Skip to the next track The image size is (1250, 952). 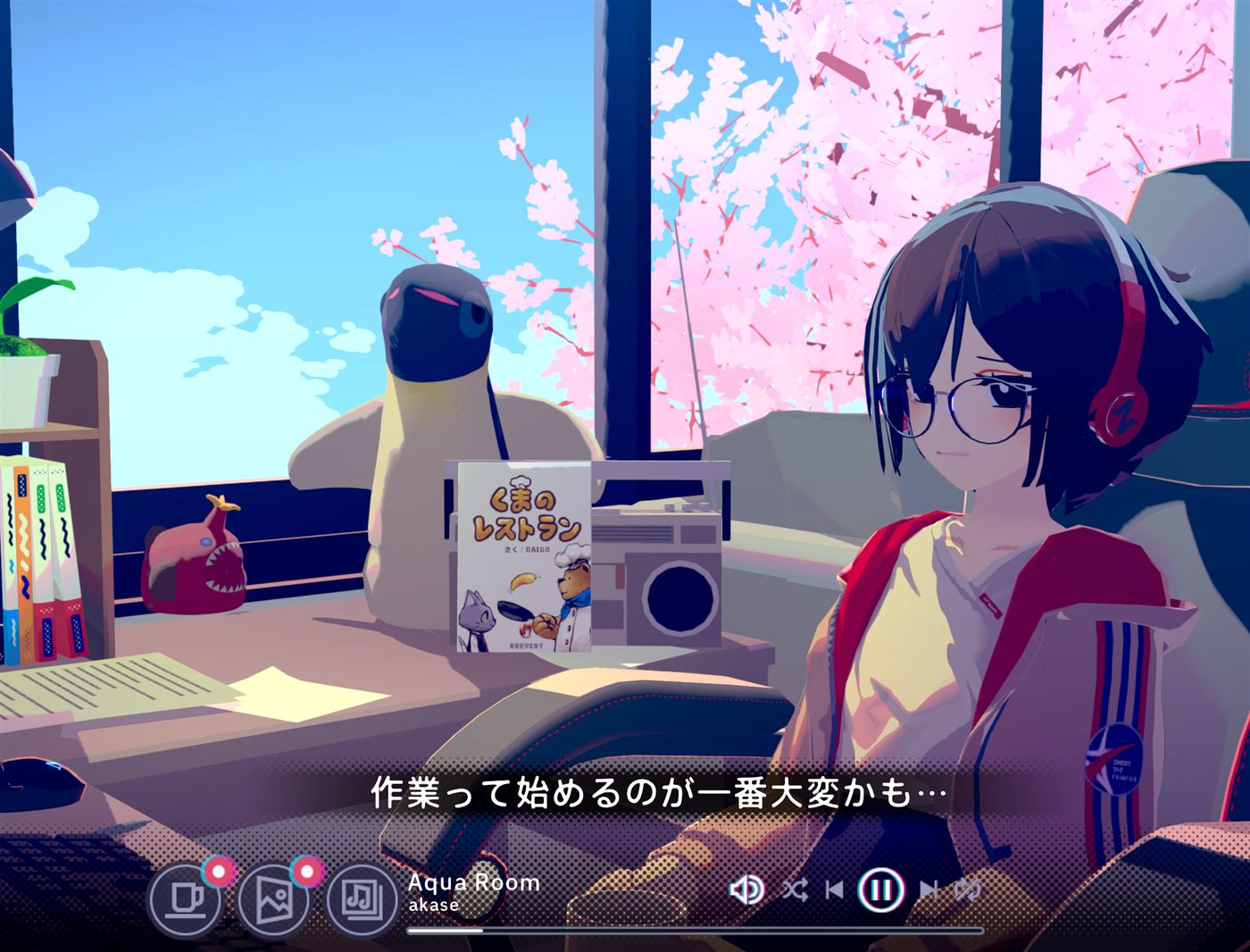(929, 889)
